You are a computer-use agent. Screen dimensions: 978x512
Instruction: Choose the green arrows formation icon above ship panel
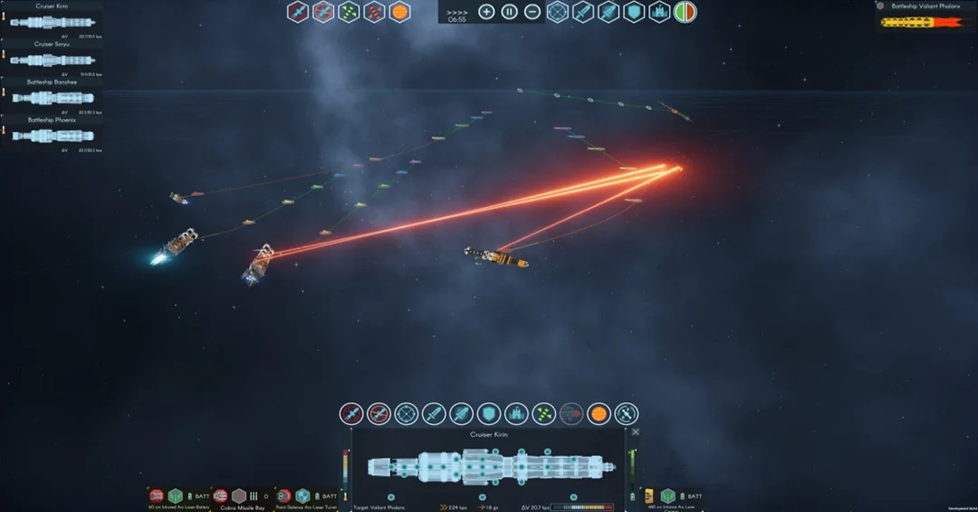543,413
